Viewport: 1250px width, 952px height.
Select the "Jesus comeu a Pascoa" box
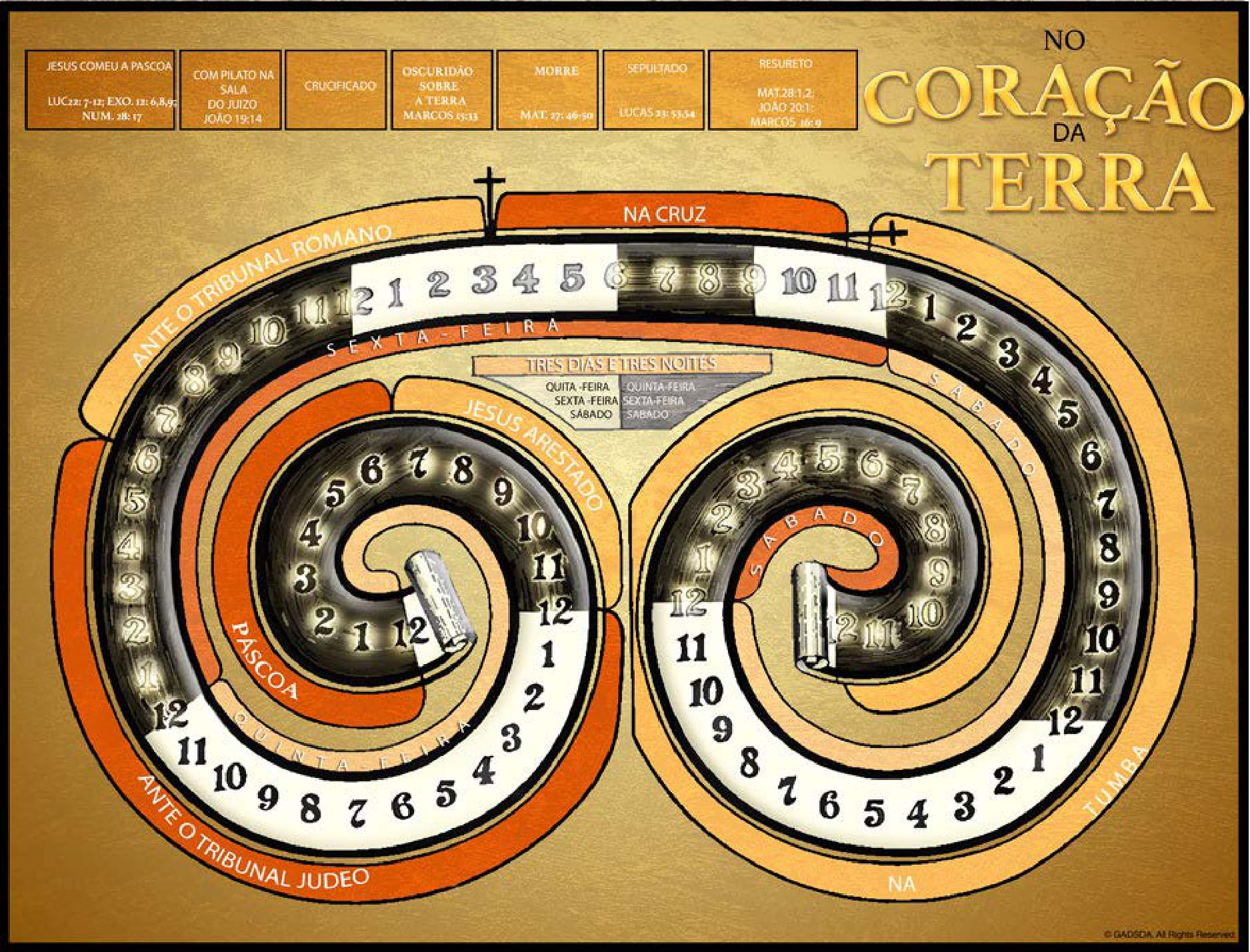pos(100,90)
